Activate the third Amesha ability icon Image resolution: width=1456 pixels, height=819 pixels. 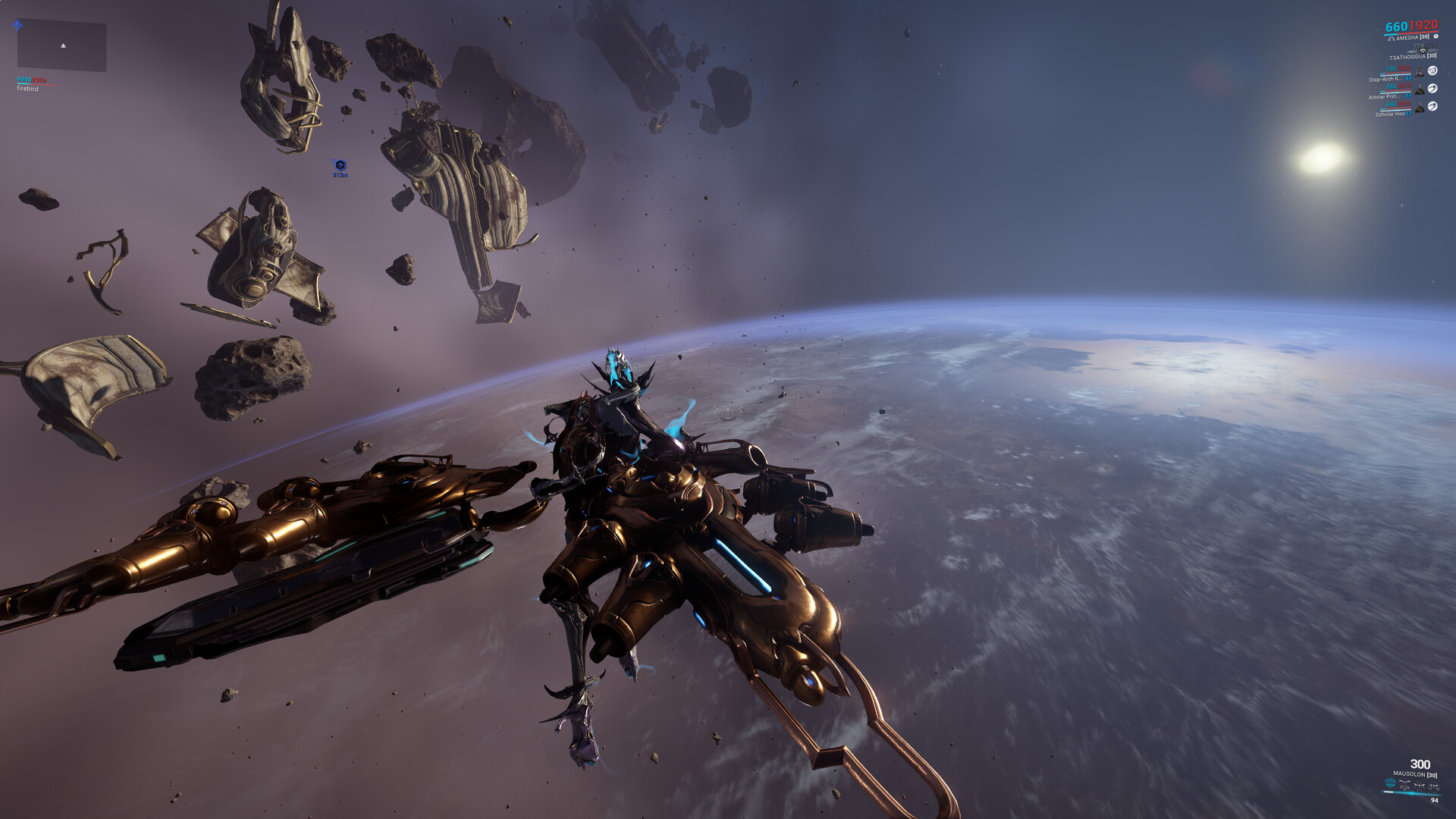tap(1420, 785)
